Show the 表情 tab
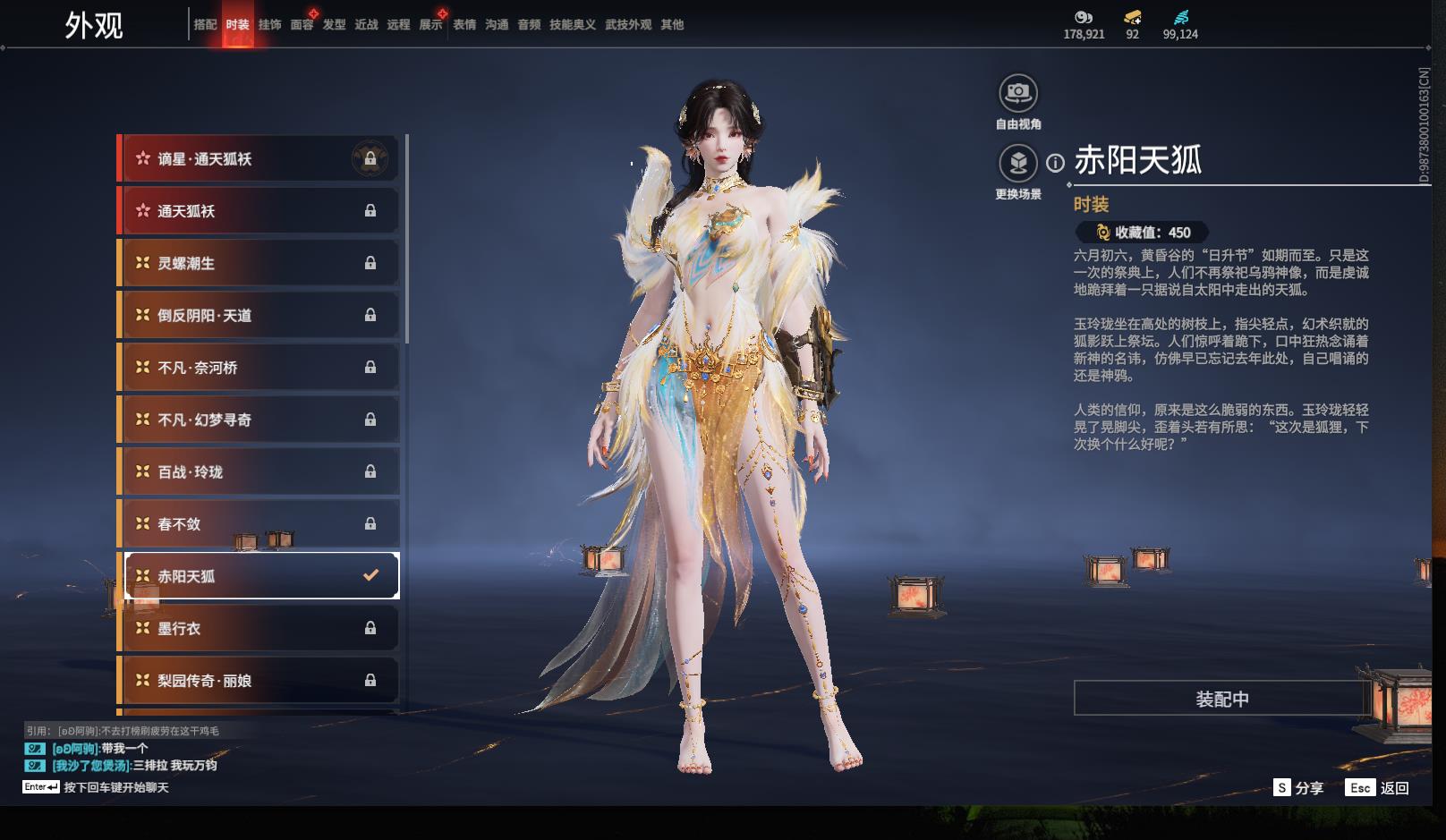 click(x=464, y=25)
